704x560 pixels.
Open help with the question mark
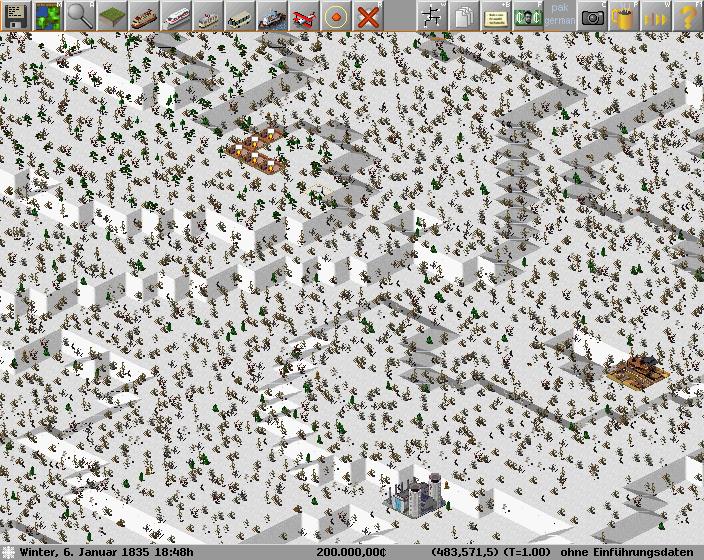pos(688,15)
